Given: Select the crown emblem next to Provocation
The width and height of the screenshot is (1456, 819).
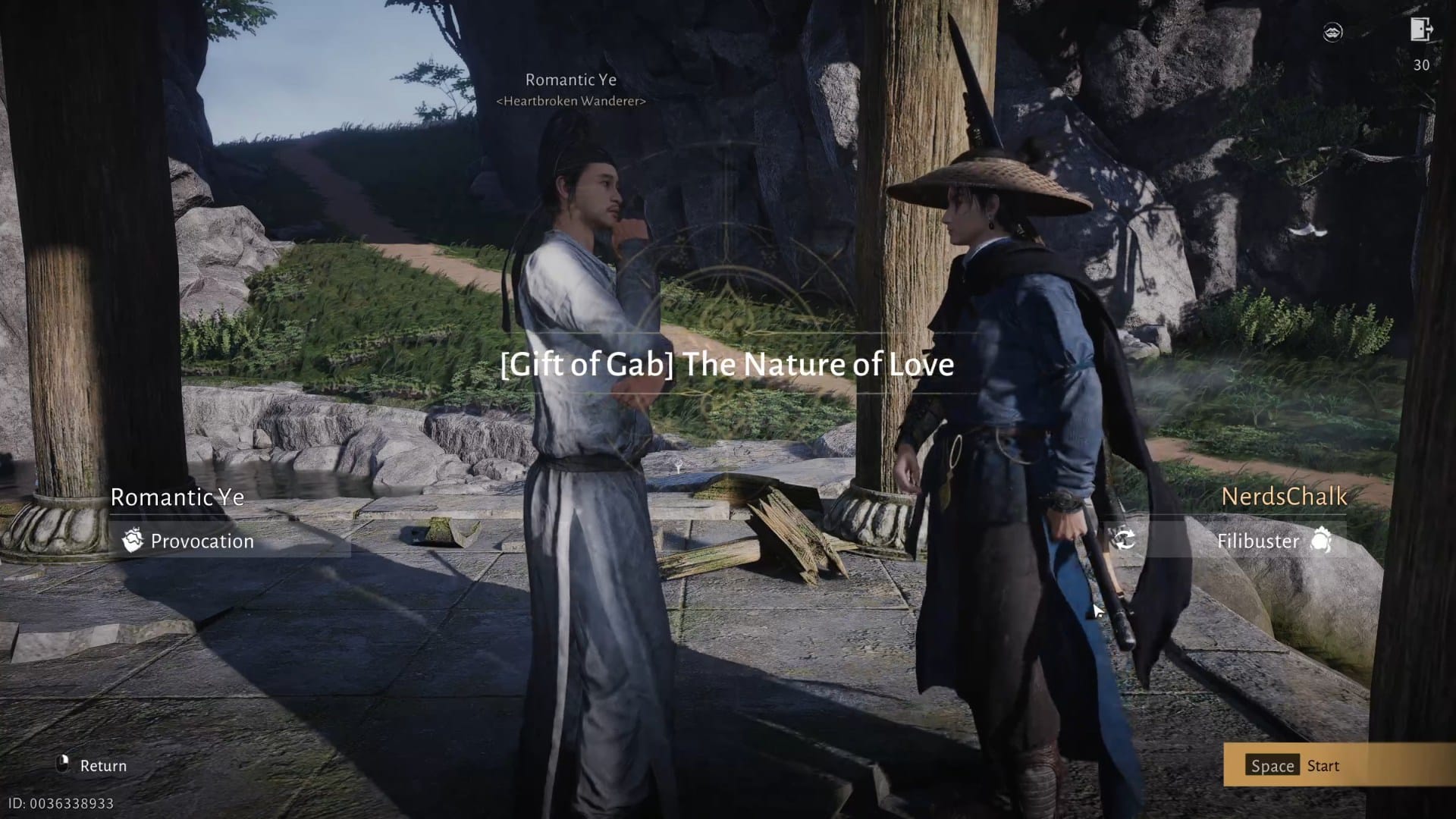Looking at the screenshot, I should 133,541.
